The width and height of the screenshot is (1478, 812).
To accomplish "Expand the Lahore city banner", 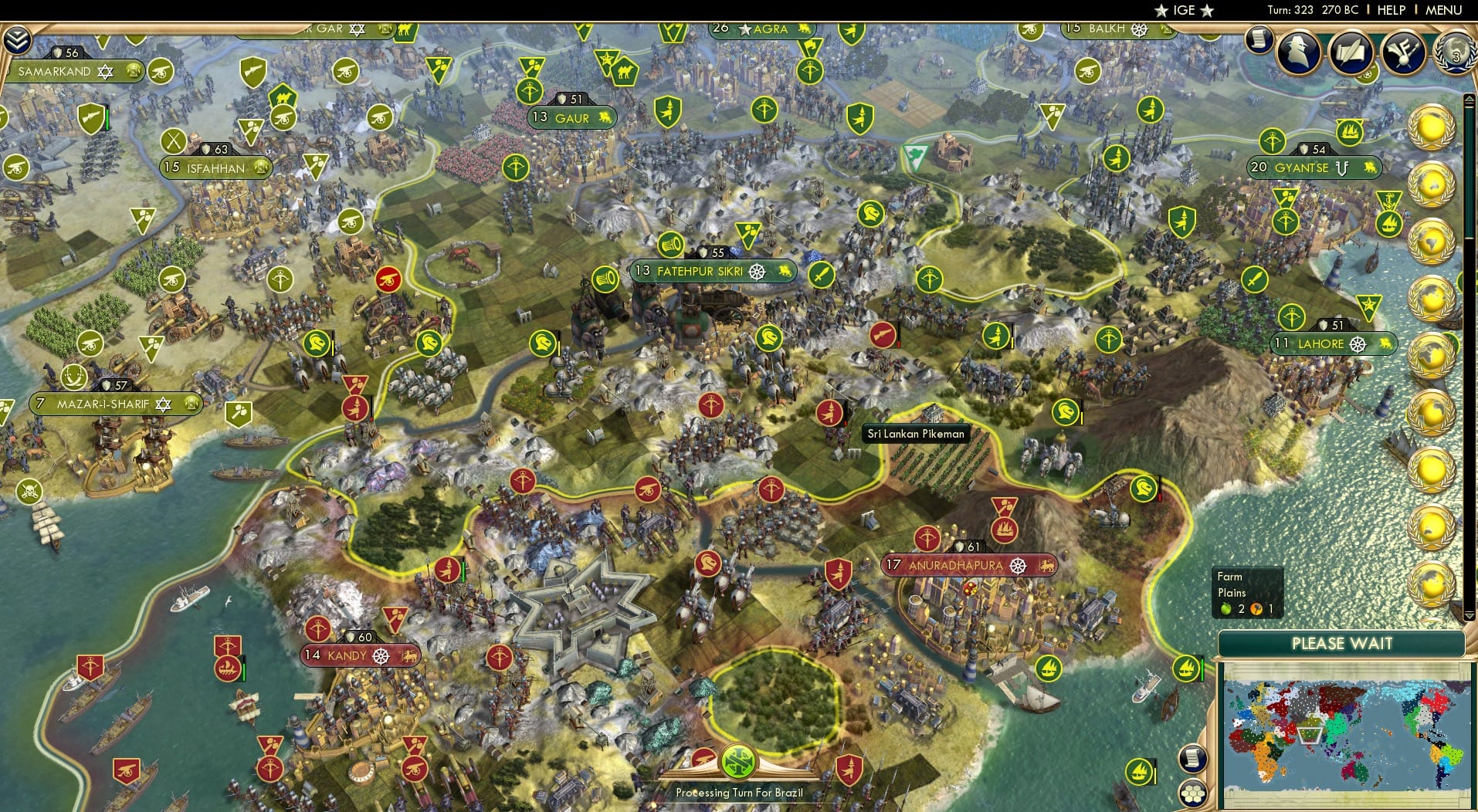I will click(1334, 344).
